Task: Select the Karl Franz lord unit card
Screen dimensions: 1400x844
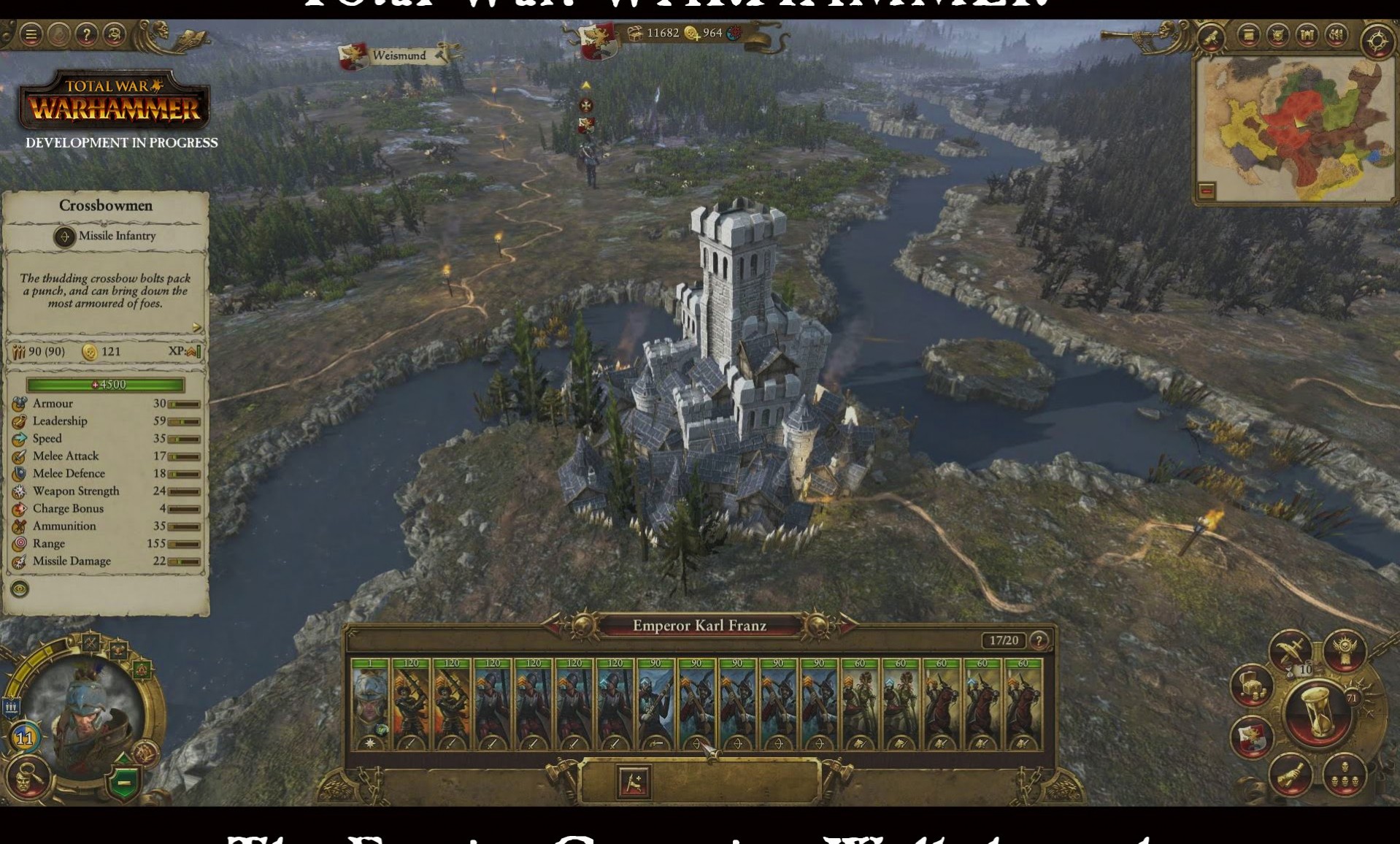Action: point(370,705)
